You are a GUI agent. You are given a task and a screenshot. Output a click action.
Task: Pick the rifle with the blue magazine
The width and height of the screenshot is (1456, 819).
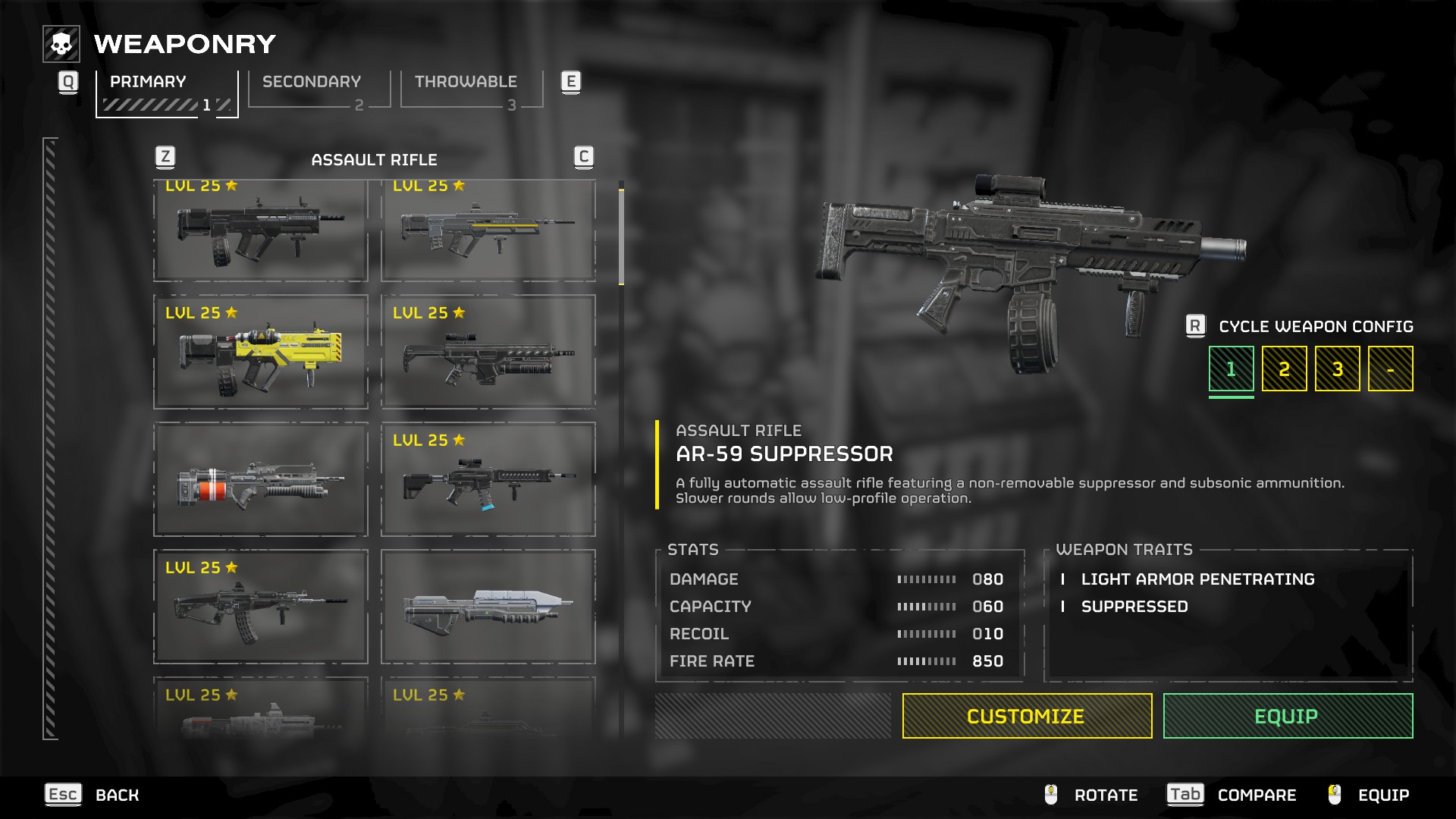click(x=488, y=480)
